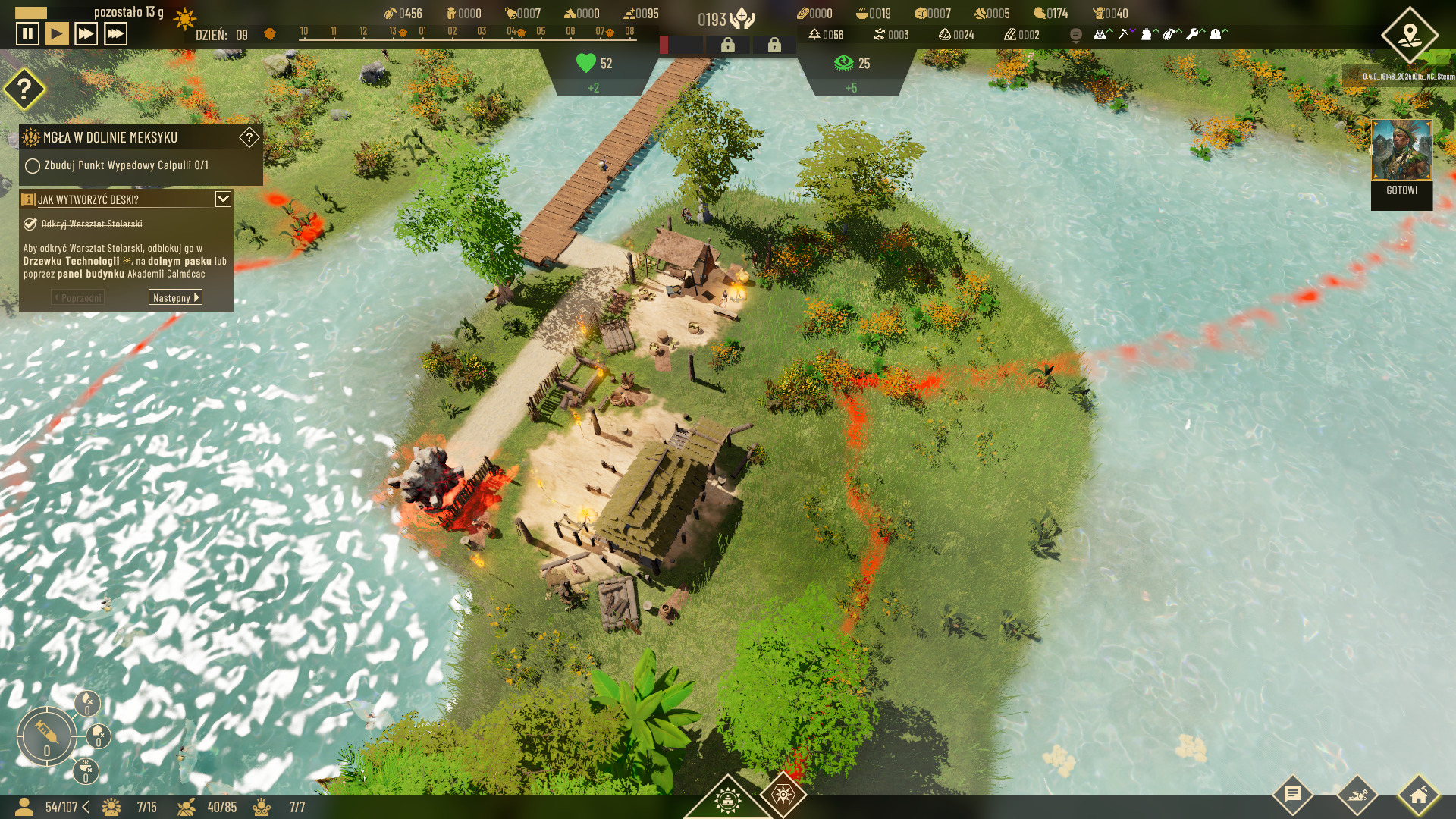Open the technology tree sun hexagon
The height and width of the screenshot is (819, 1456).
(783, 794)
